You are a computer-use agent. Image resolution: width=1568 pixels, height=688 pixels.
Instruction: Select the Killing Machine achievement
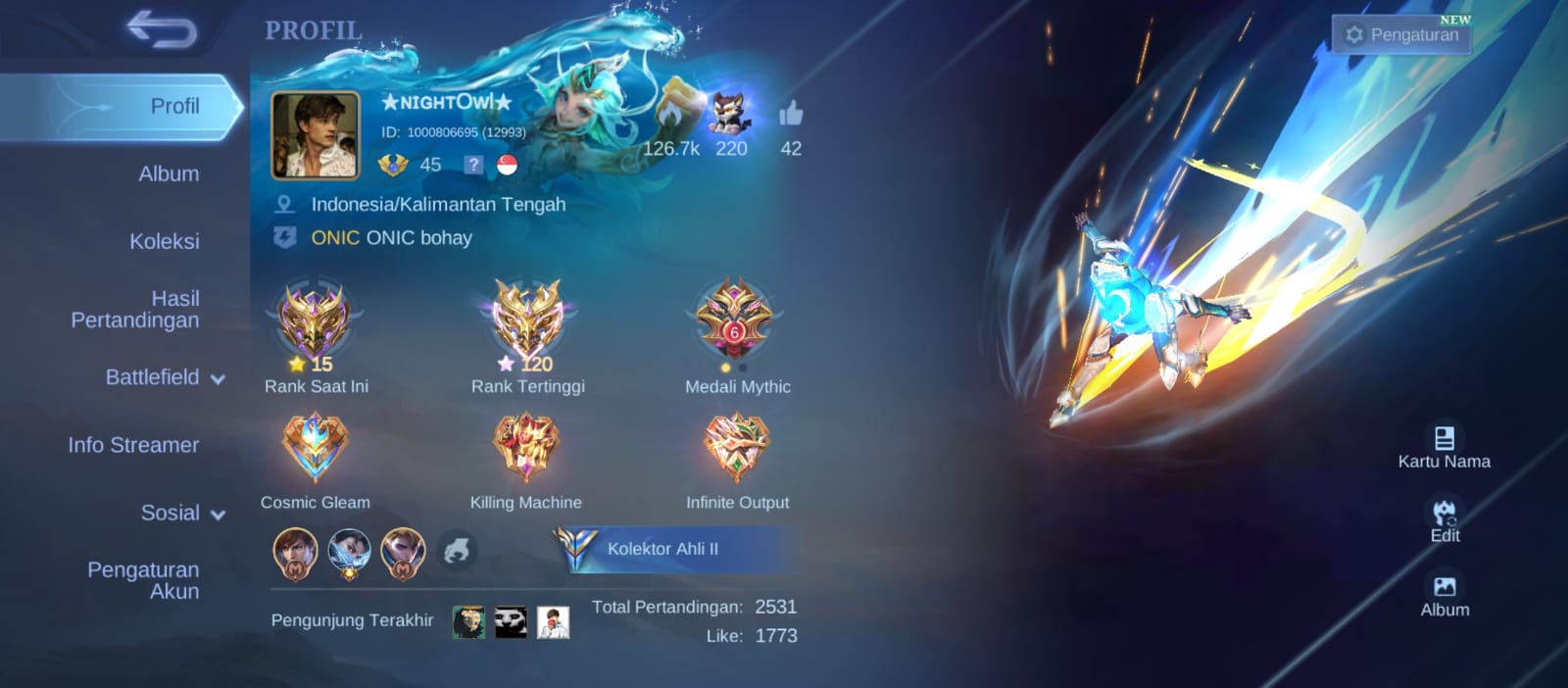point(526,447)
